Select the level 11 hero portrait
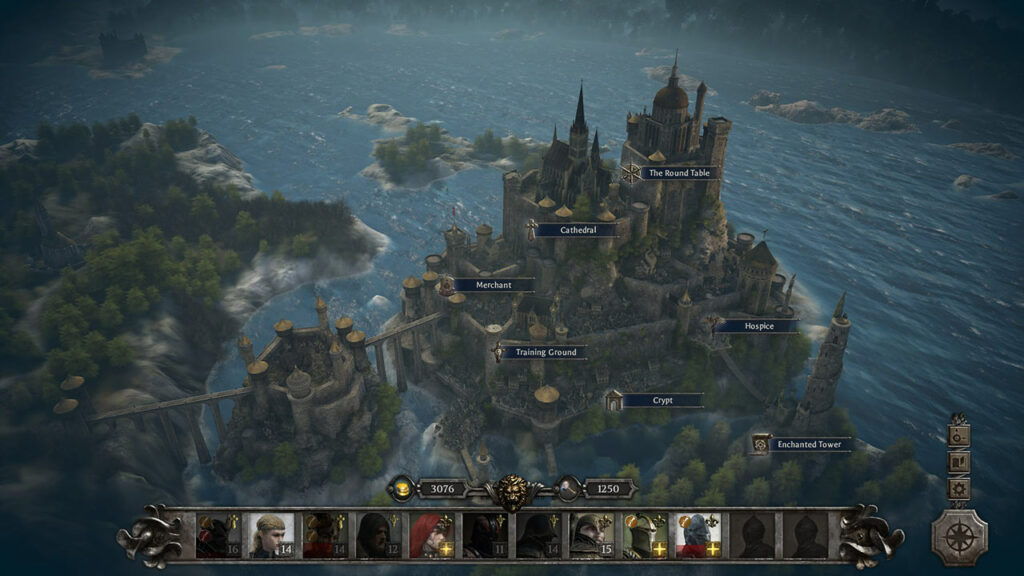This screenshot has width=1024, height=576. (484, 535)
